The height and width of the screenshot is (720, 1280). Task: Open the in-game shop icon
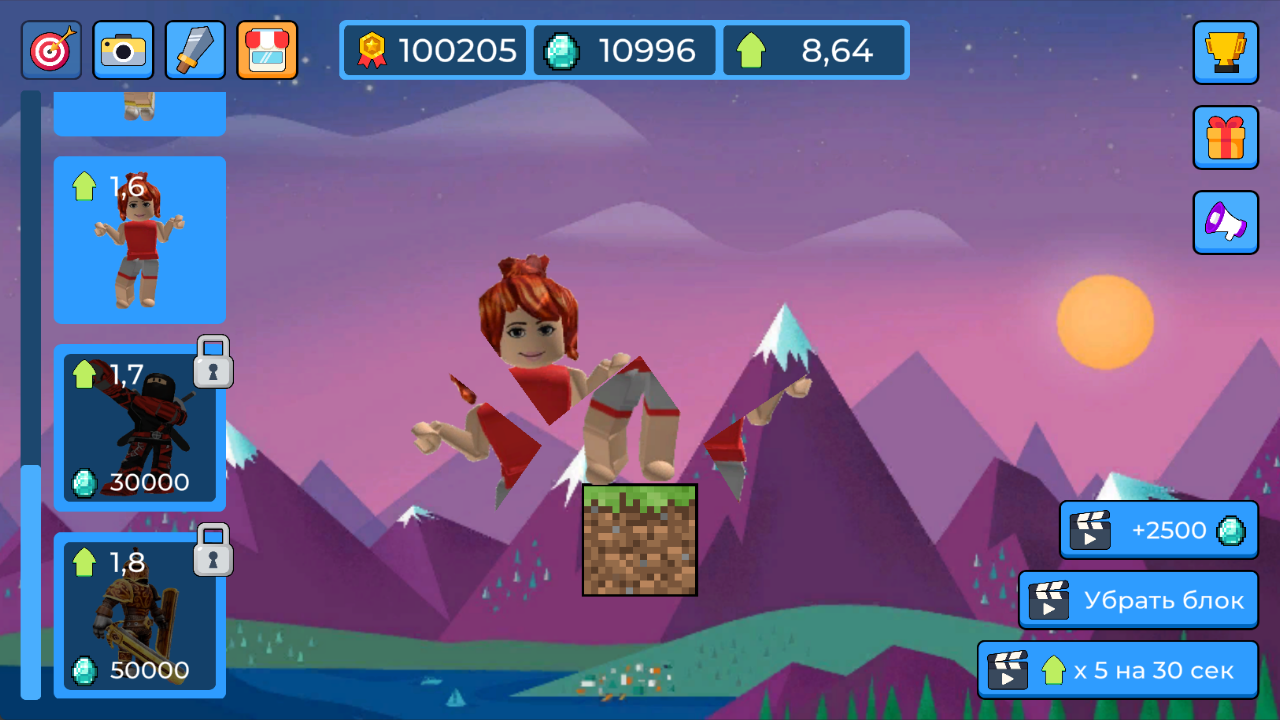[266, 49]
